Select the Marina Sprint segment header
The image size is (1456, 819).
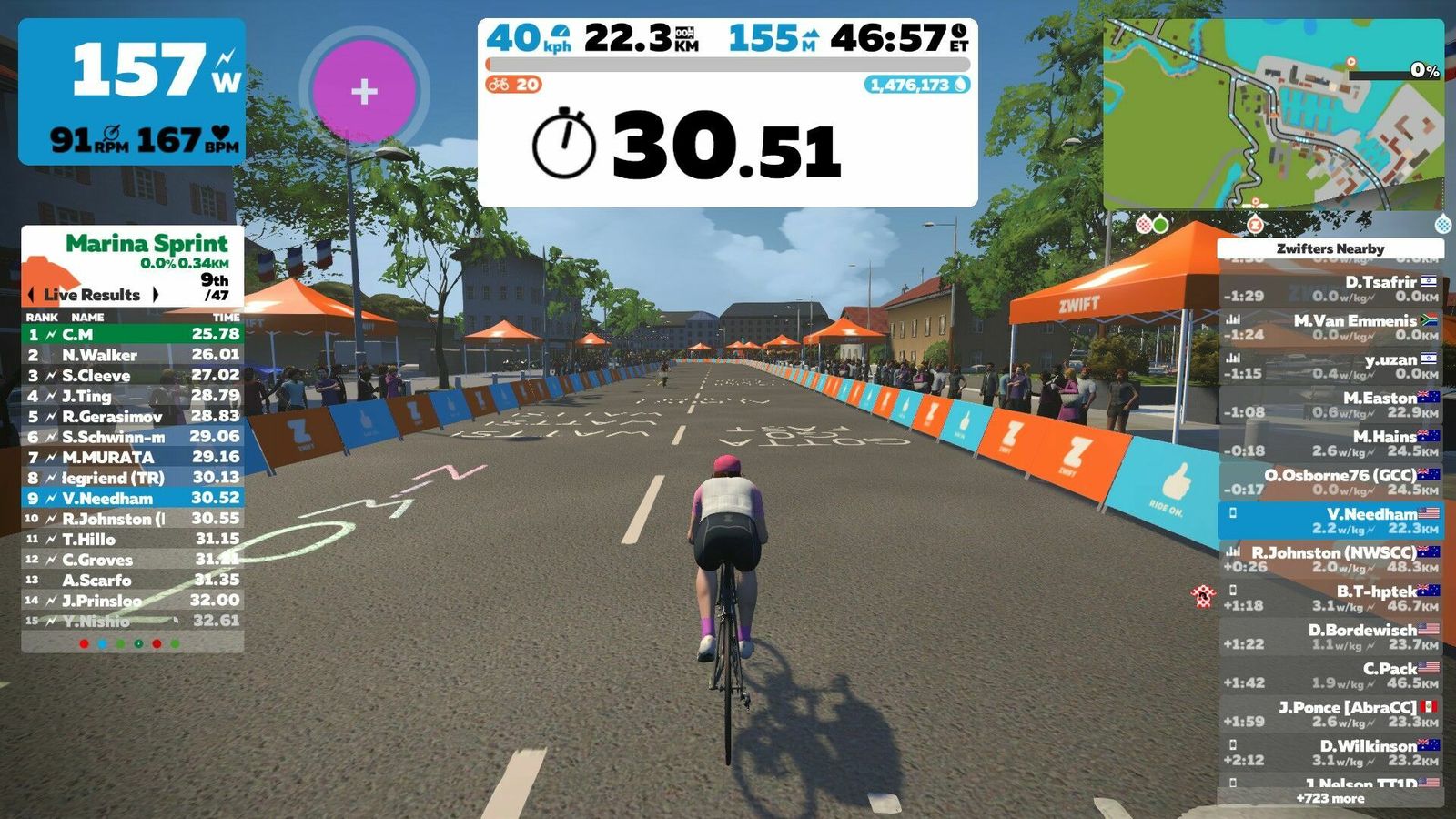pos(146,244)
